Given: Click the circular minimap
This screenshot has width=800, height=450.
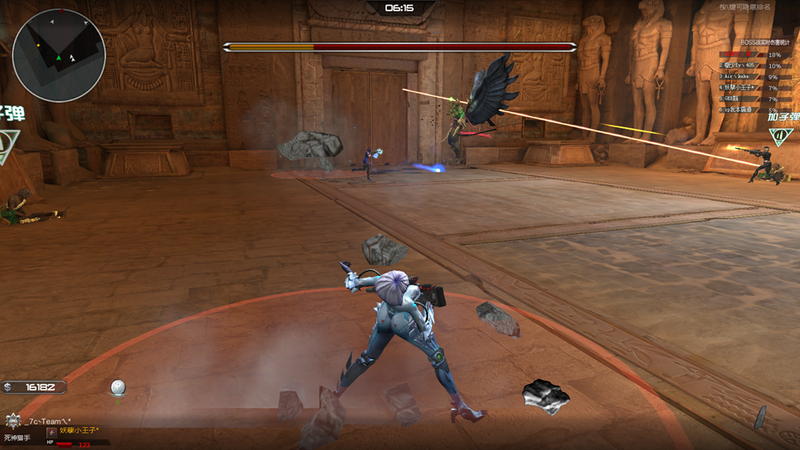Looking at the screenshot, I should click(x=60, y=55).
